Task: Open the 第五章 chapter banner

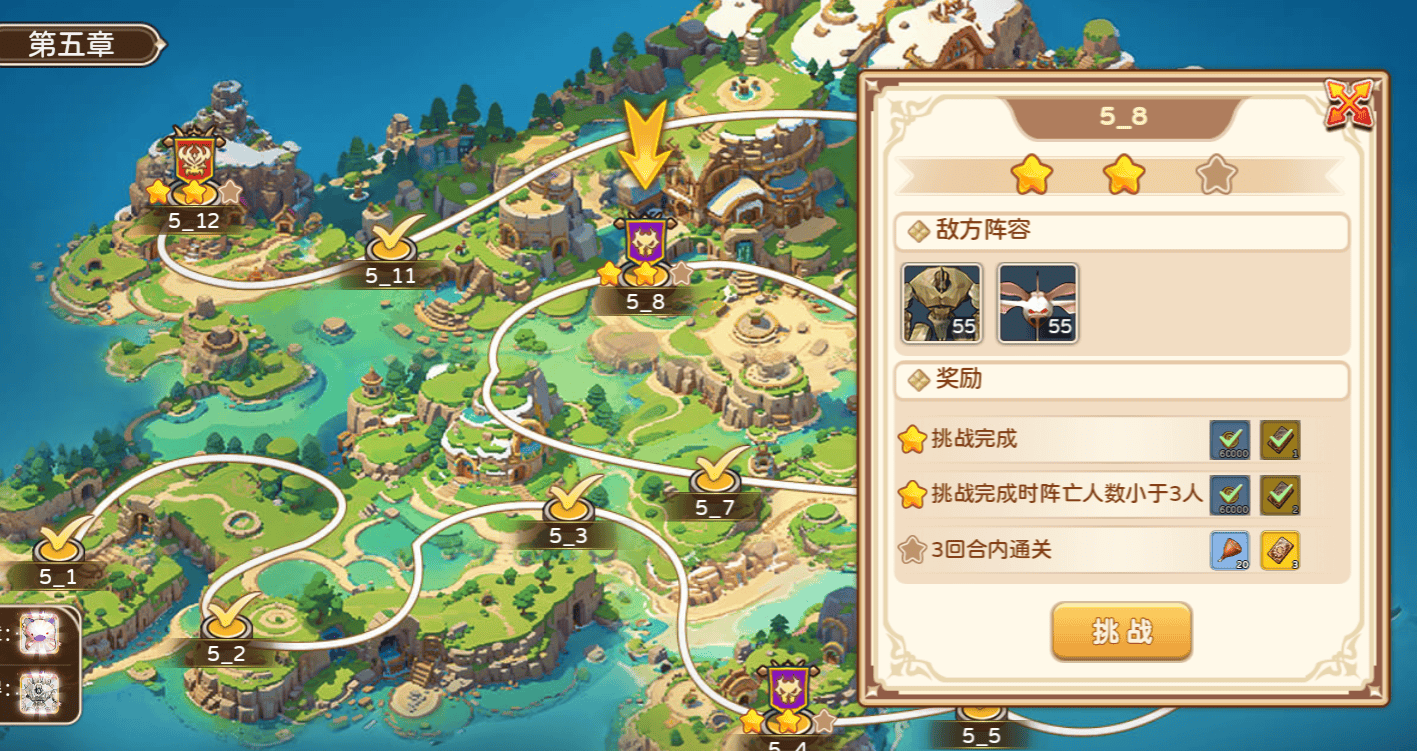Action: 70,45
